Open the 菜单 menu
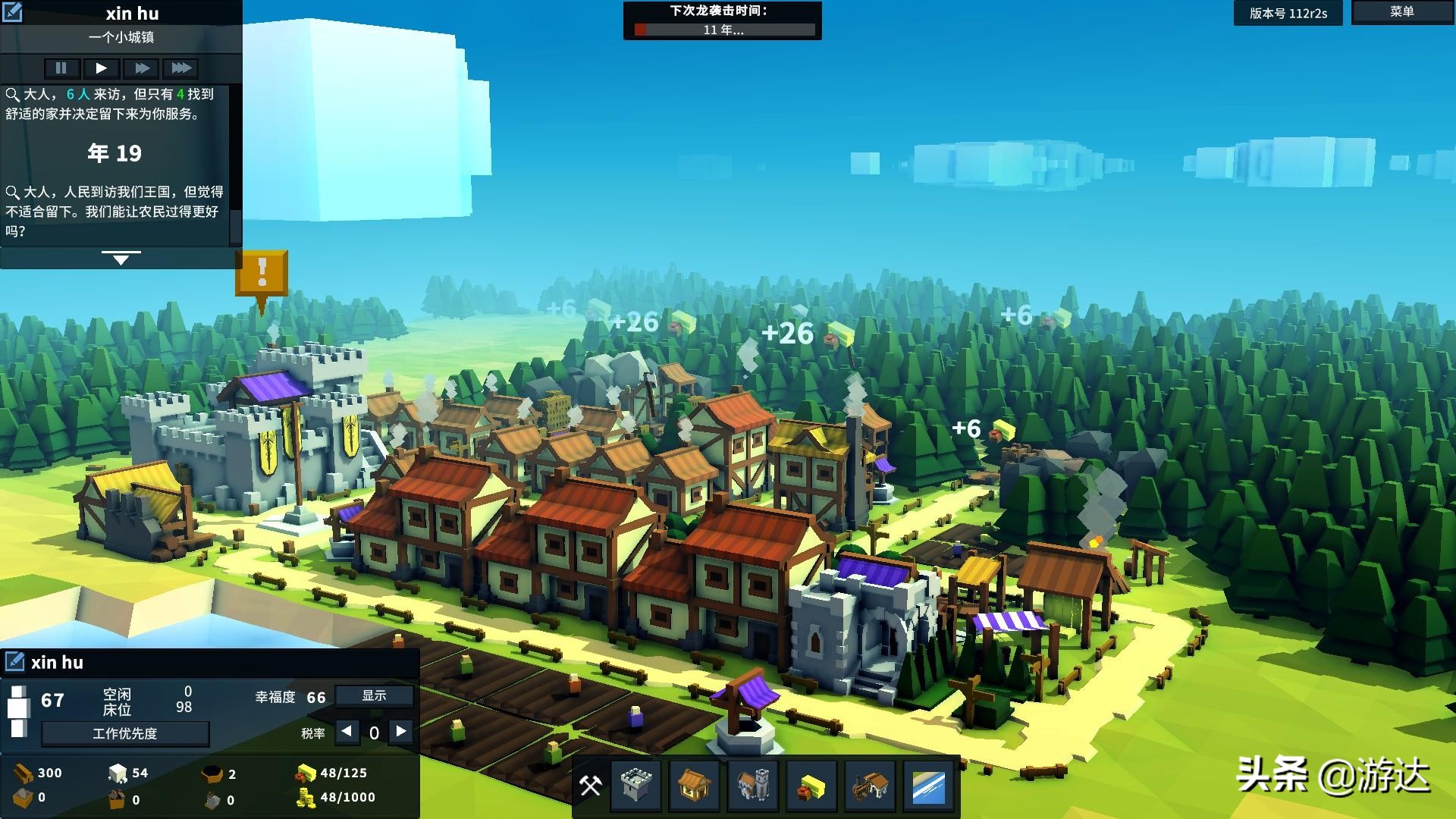The width and height of the screenshot is (1456, 819). click(1401, 12)
